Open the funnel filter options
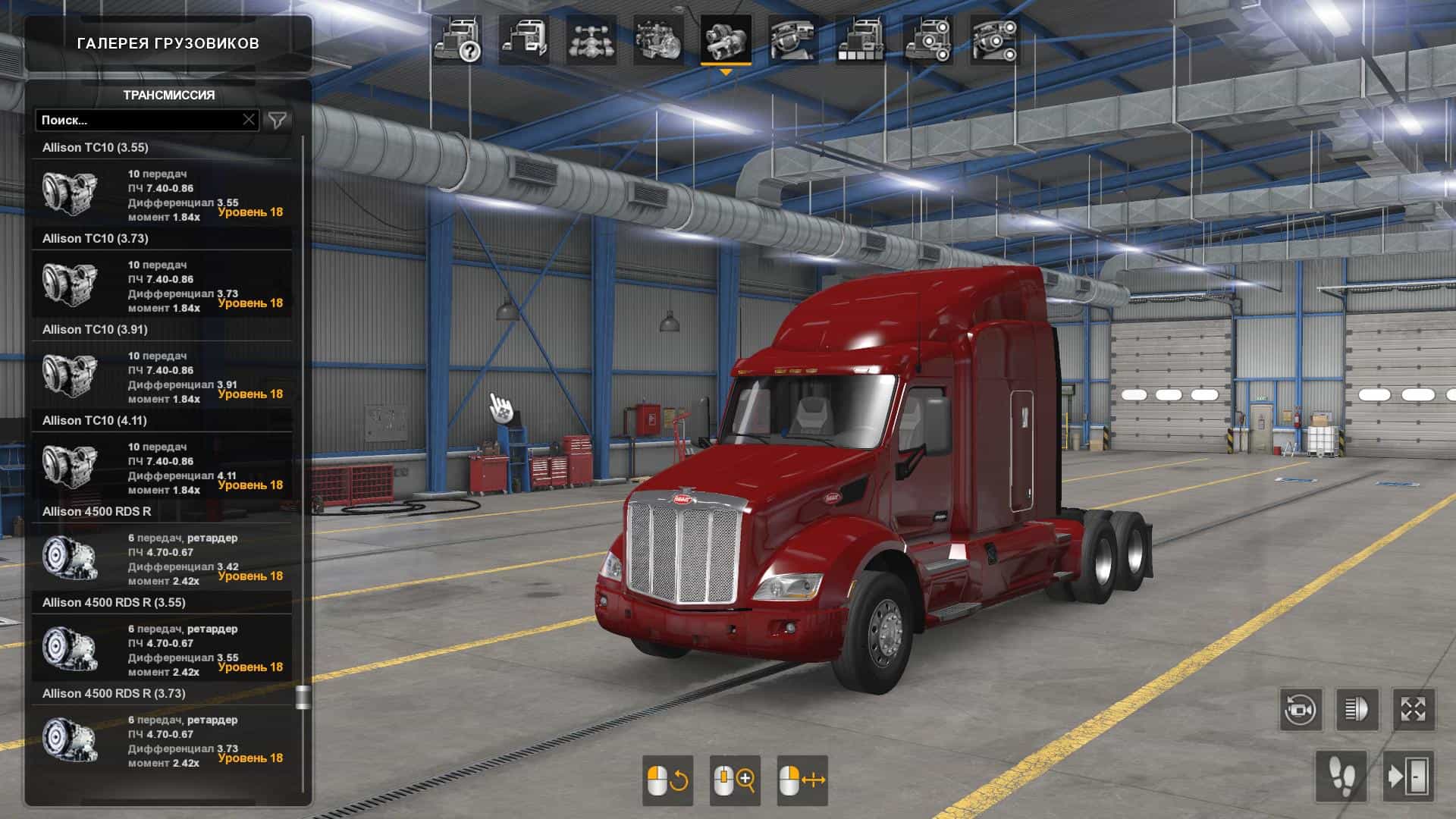Viewport: 1456px width, 819px height. tap(278, 120)
